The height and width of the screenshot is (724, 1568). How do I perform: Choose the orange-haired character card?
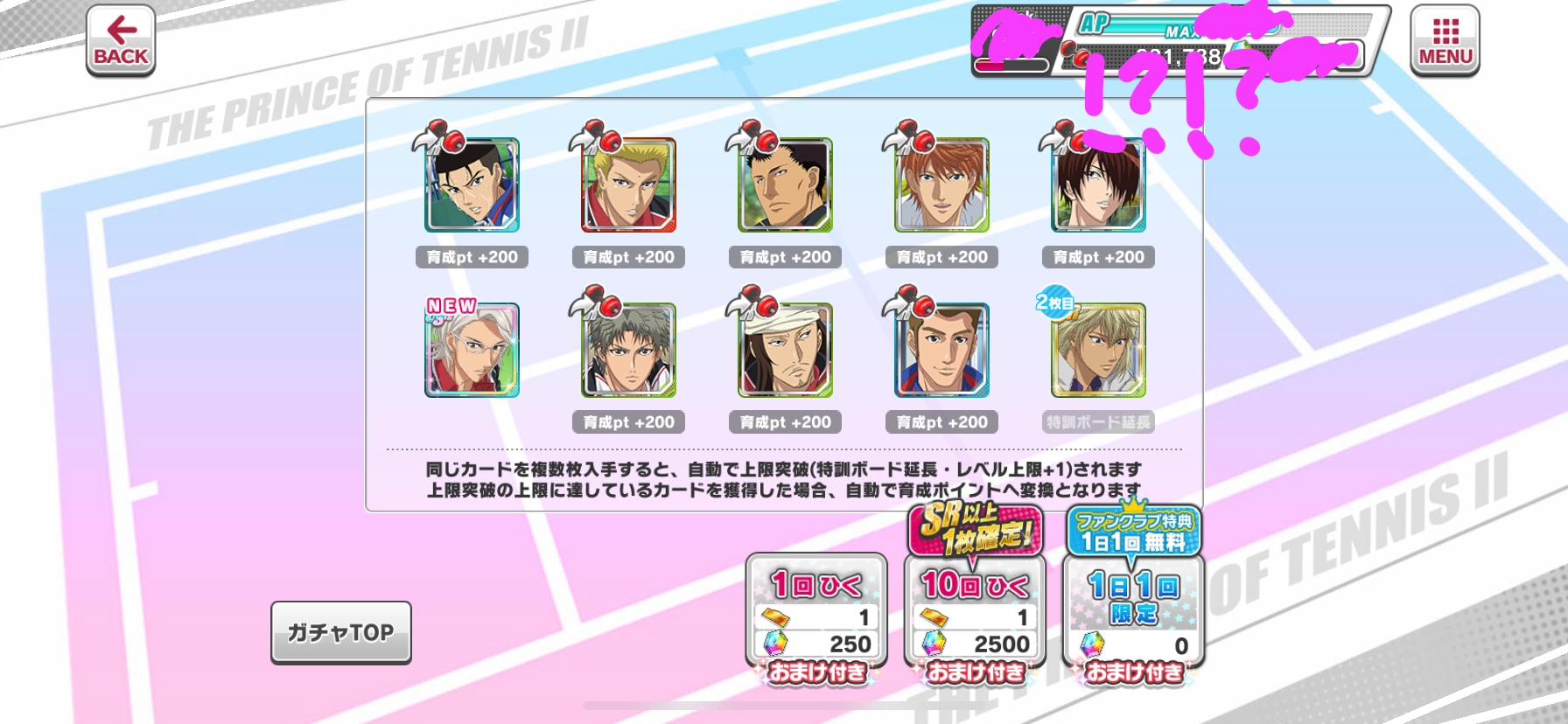click(941, 184)
